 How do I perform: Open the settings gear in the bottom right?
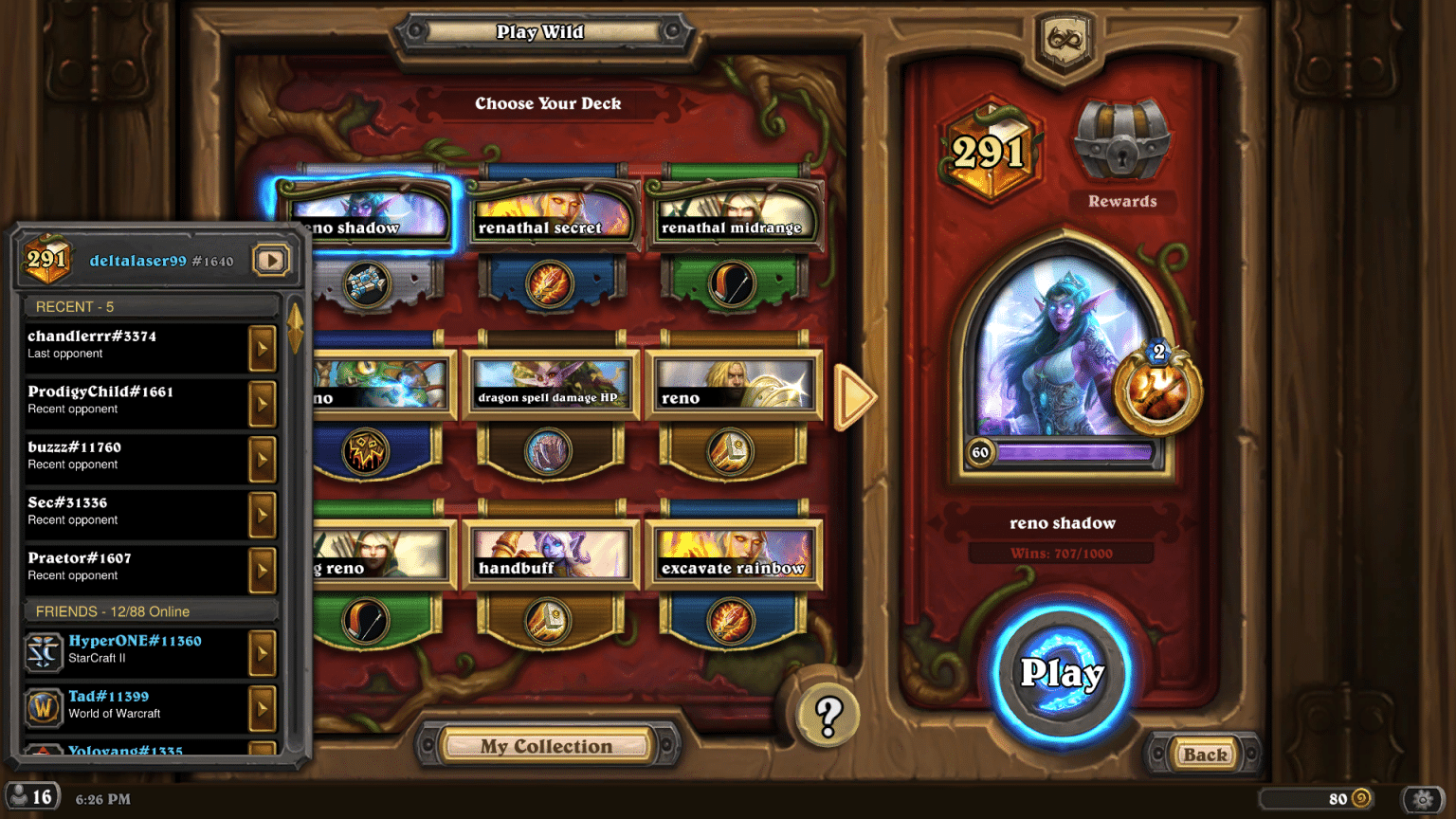point(1423,799)
